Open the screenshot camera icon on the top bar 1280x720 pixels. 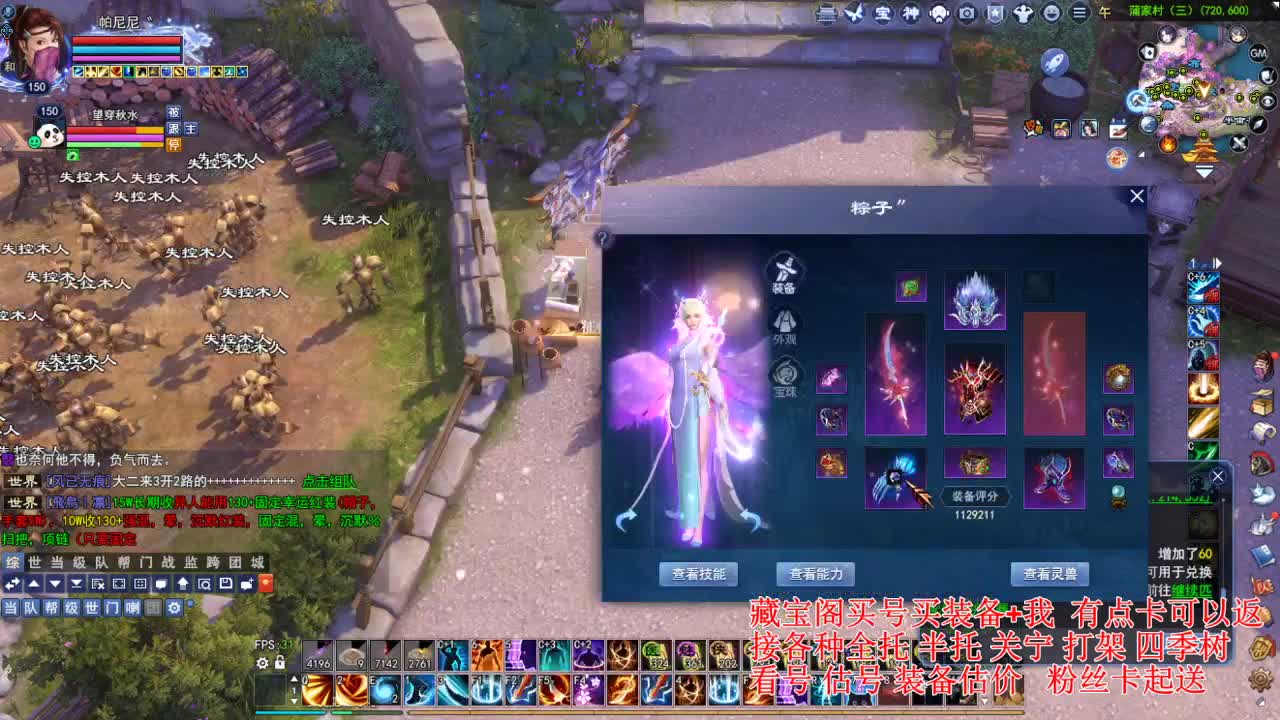pos(966,14)
